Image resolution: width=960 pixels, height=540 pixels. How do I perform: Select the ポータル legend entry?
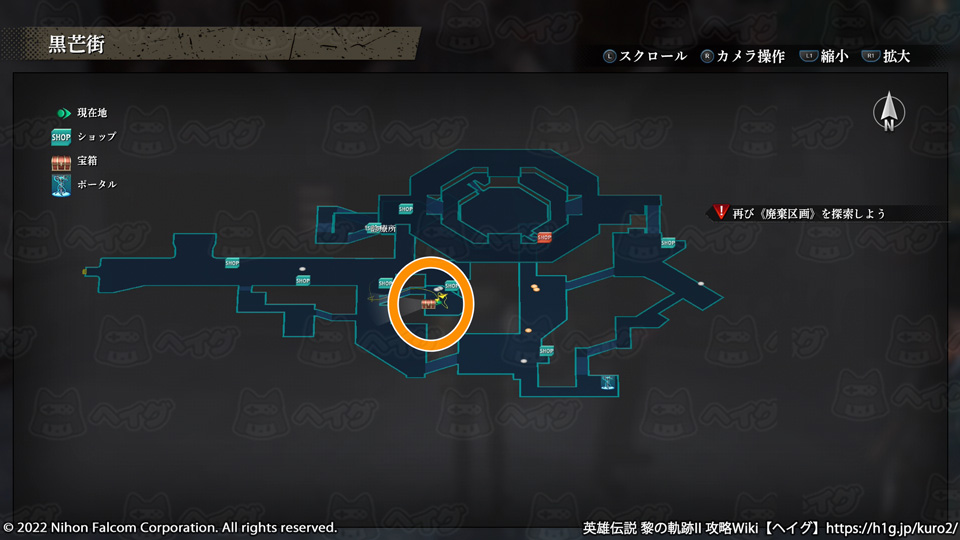pyautogui.click(x=84, y=184)
